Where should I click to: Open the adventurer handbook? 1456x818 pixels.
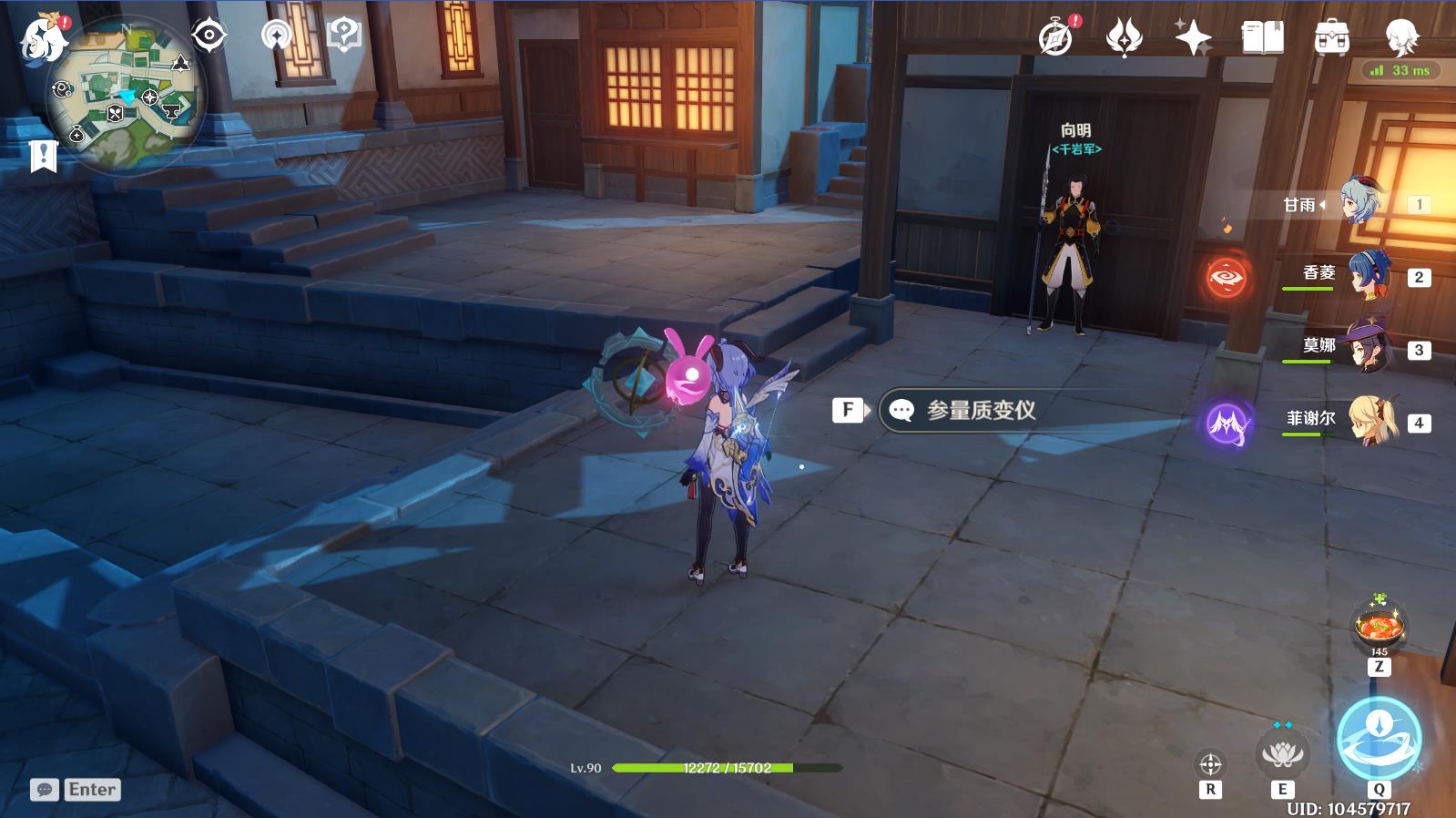(x=1262, y=38)
